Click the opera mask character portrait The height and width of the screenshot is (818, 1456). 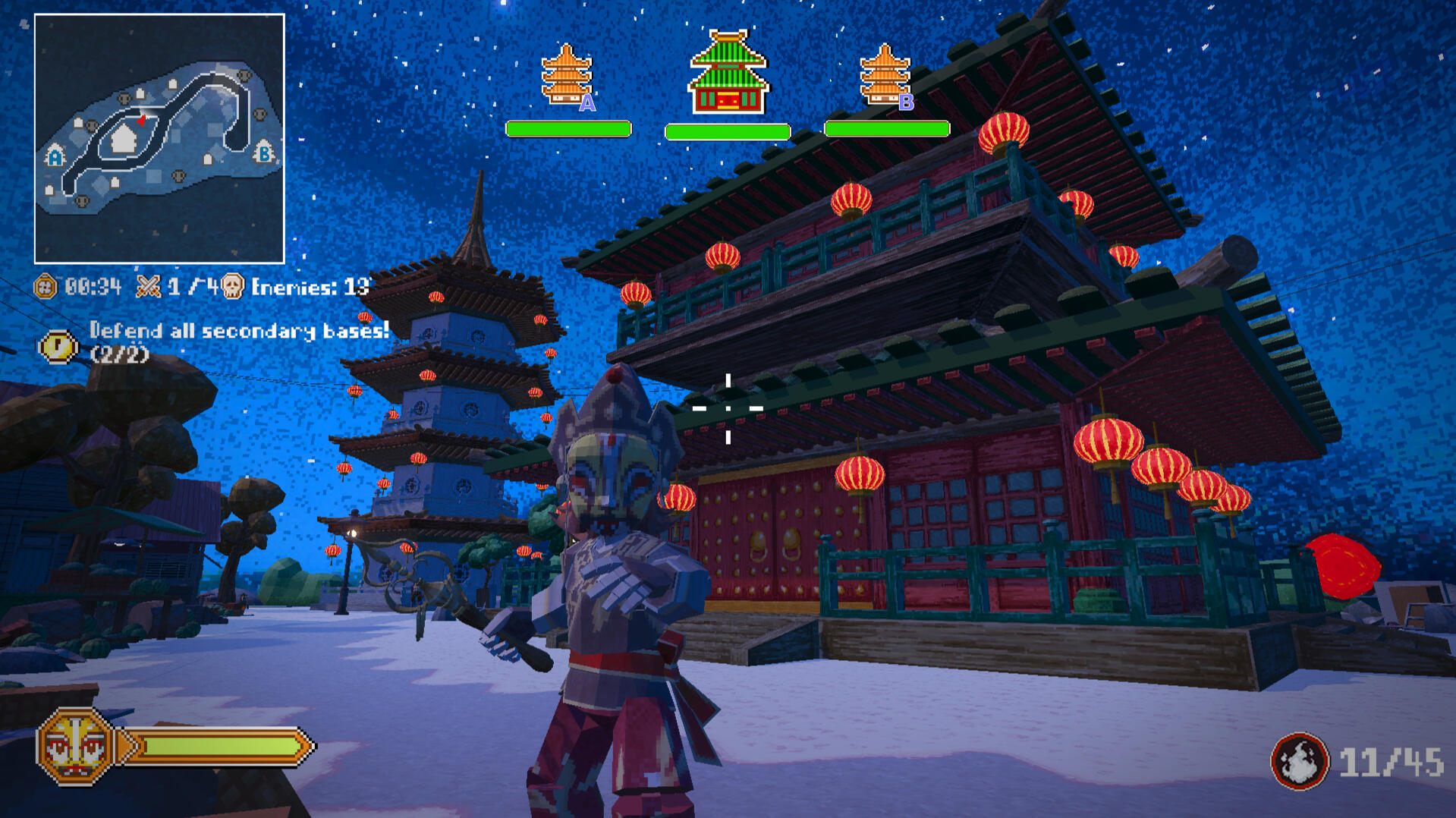[74, 746]
